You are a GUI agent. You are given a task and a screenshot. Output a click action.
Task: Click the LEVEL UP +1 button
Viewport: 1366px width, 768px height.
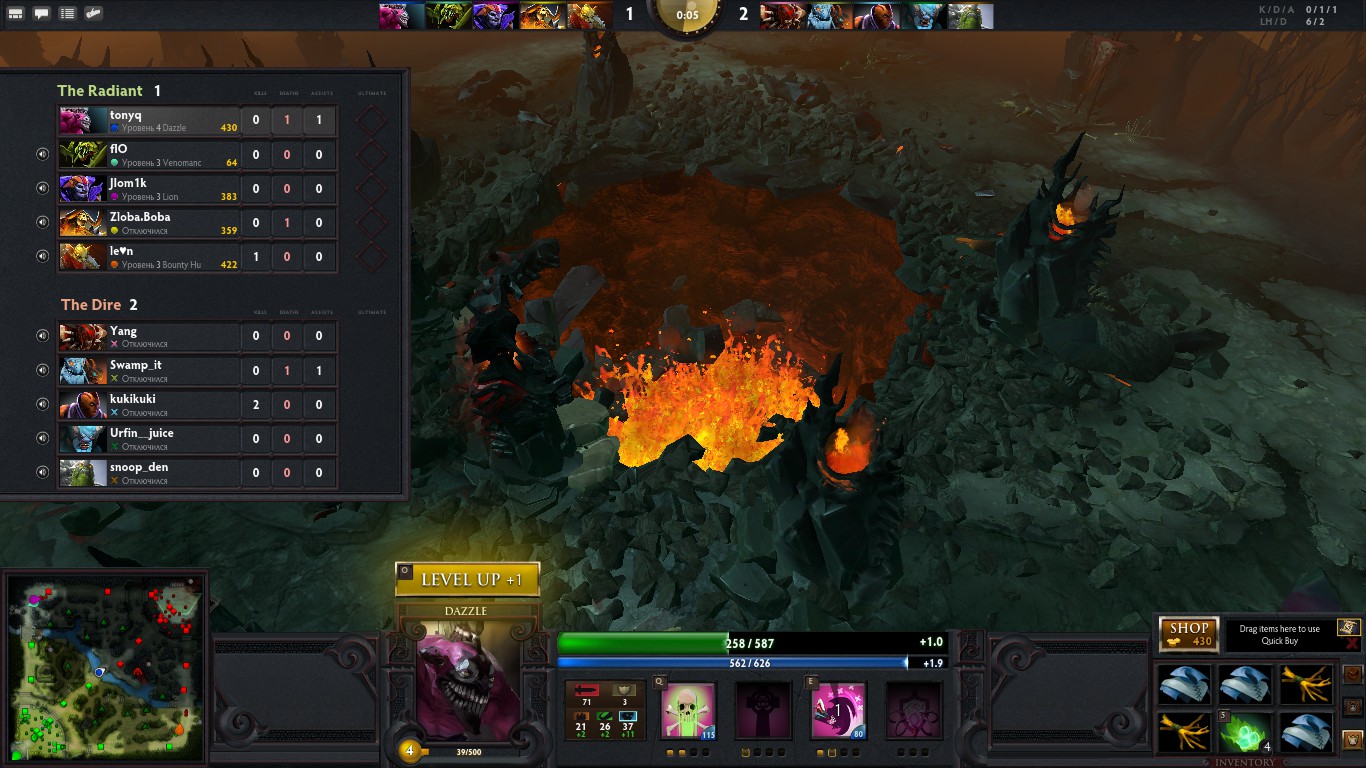pyautogui.click(x=467, y=580)
